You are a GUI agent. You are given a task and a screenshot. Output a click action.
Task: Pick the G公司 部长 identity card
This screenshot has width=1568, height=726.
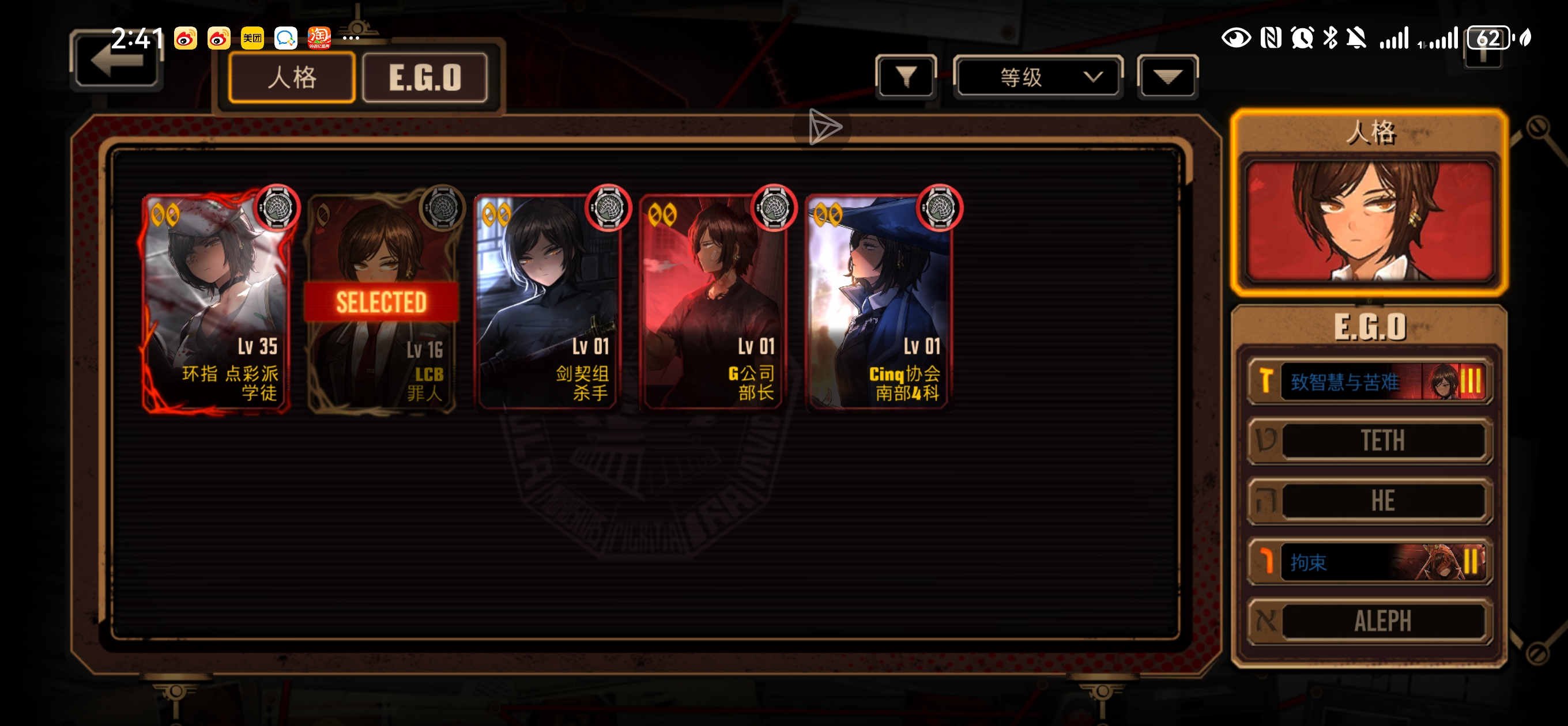713,302
